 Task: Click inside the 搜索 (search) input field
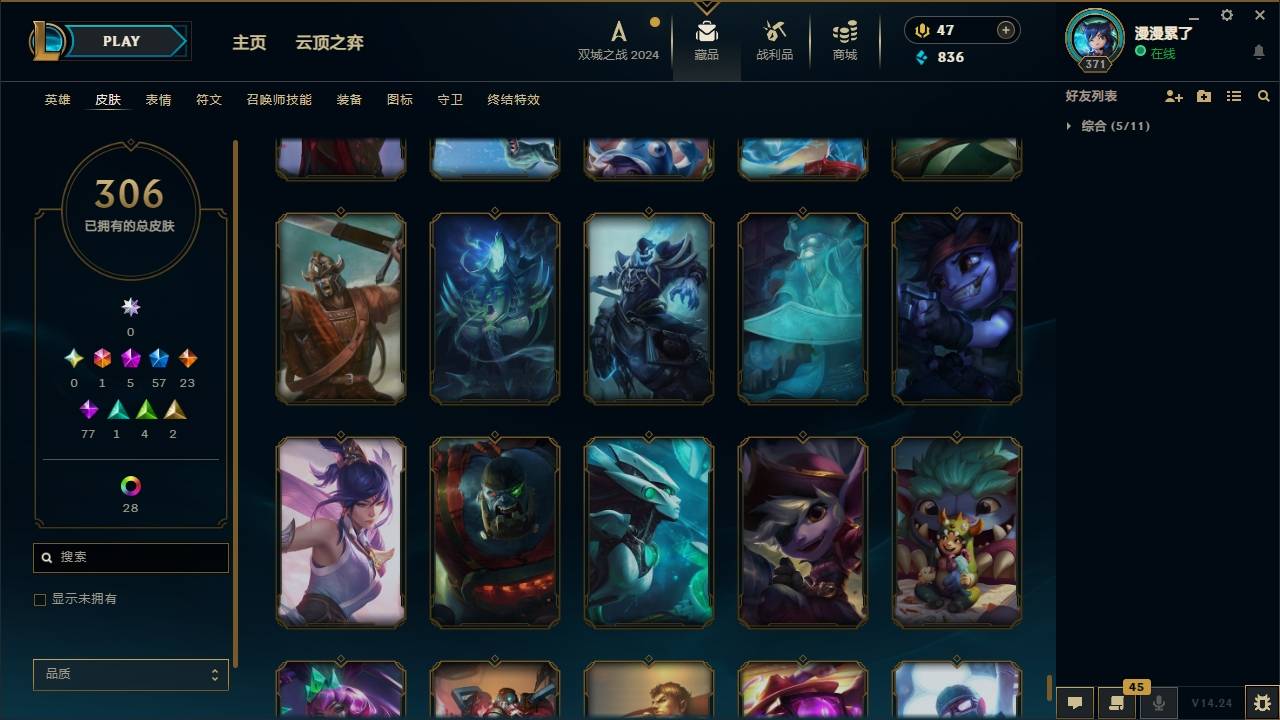pyautogui.click(x=130, y=557)
